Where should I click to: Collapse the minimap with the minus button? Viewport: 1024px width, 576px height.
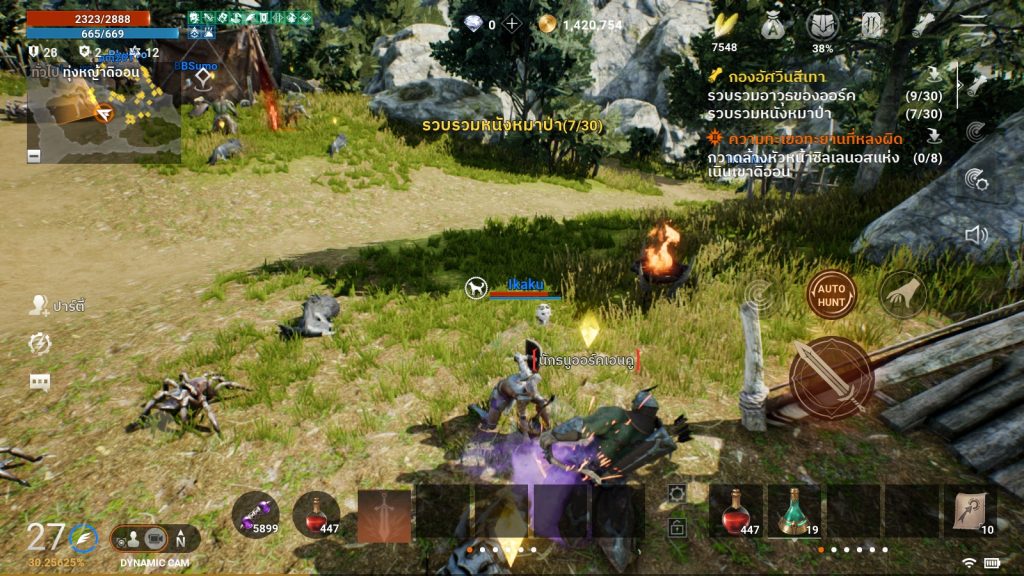pos(34,155)
